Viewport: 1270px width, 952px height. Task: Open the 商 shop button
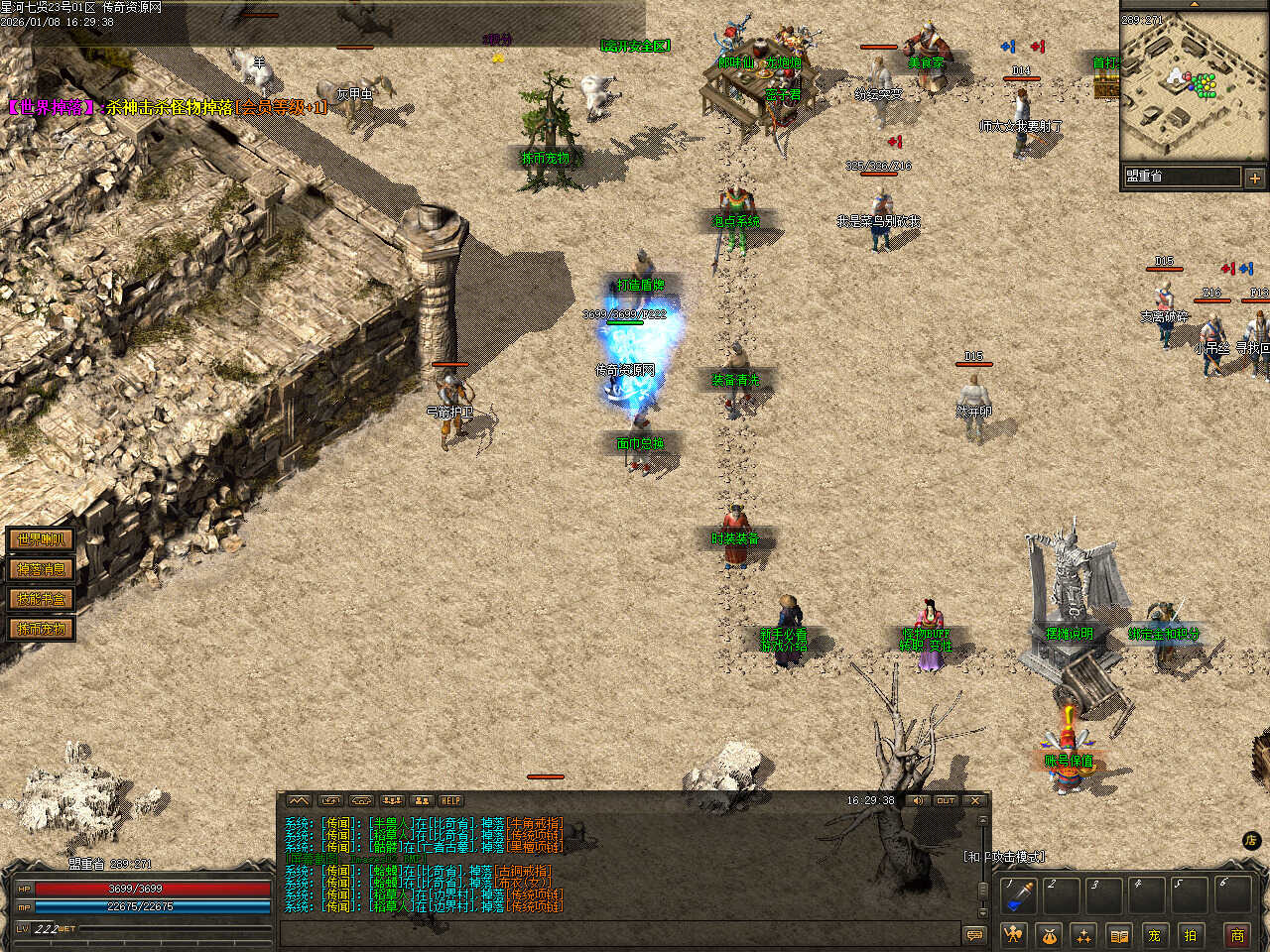(1237, 934)
